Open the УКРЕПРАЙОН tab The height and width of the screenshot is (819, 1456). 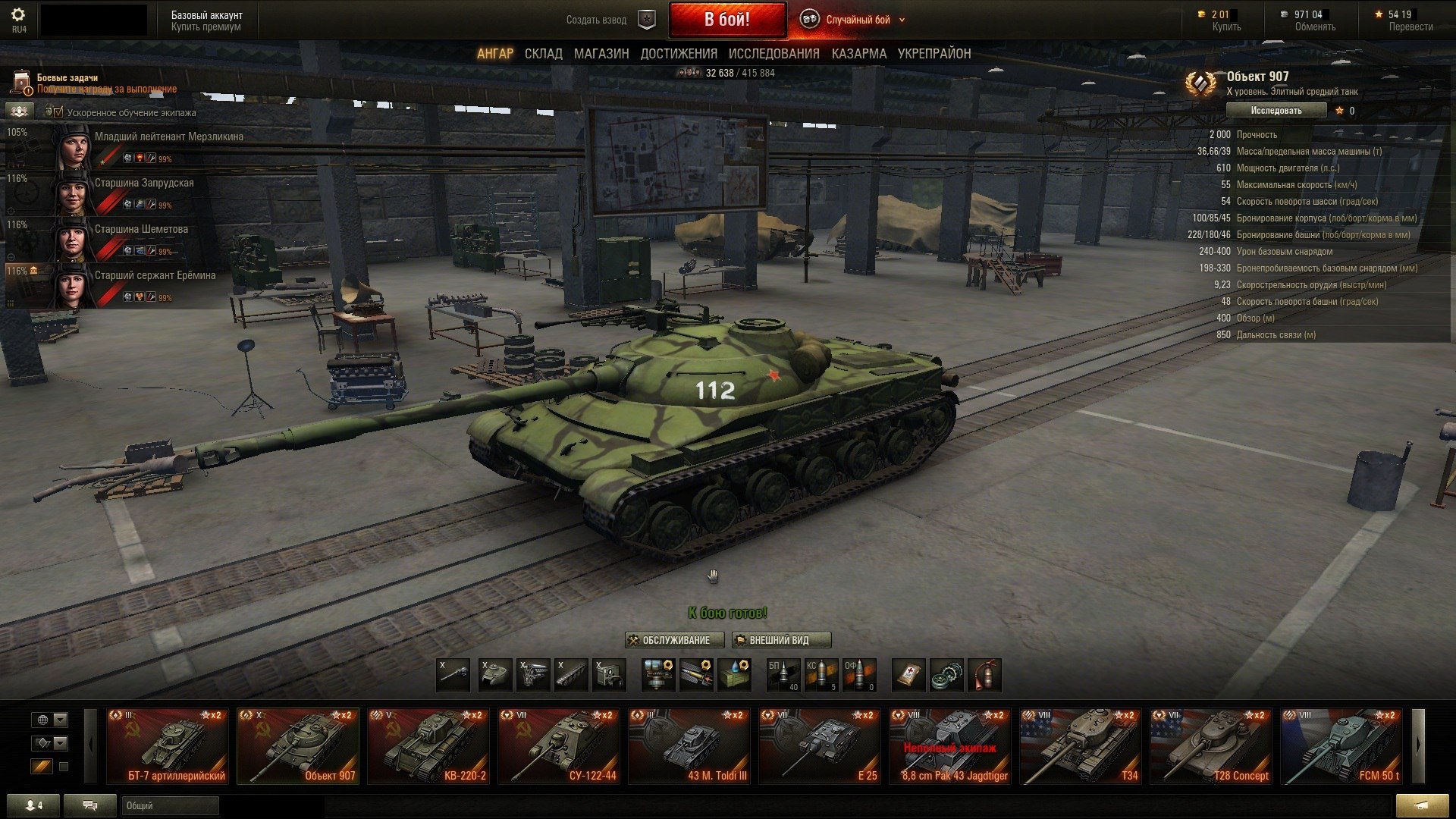934,54
